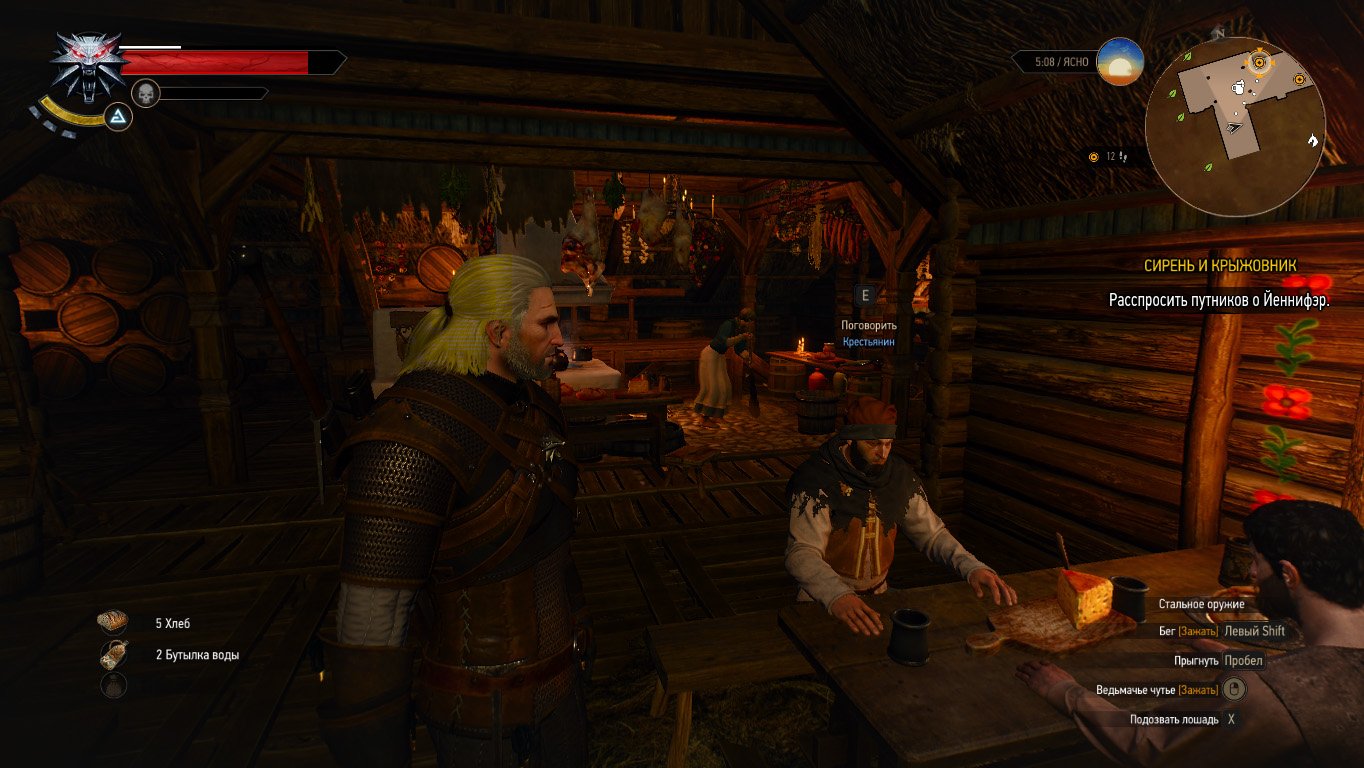This screenshot has height=768, width=1364.
Task: Click the sunrise day-cycle icon beside the minimap
Action: click(x=1122, y=62)
